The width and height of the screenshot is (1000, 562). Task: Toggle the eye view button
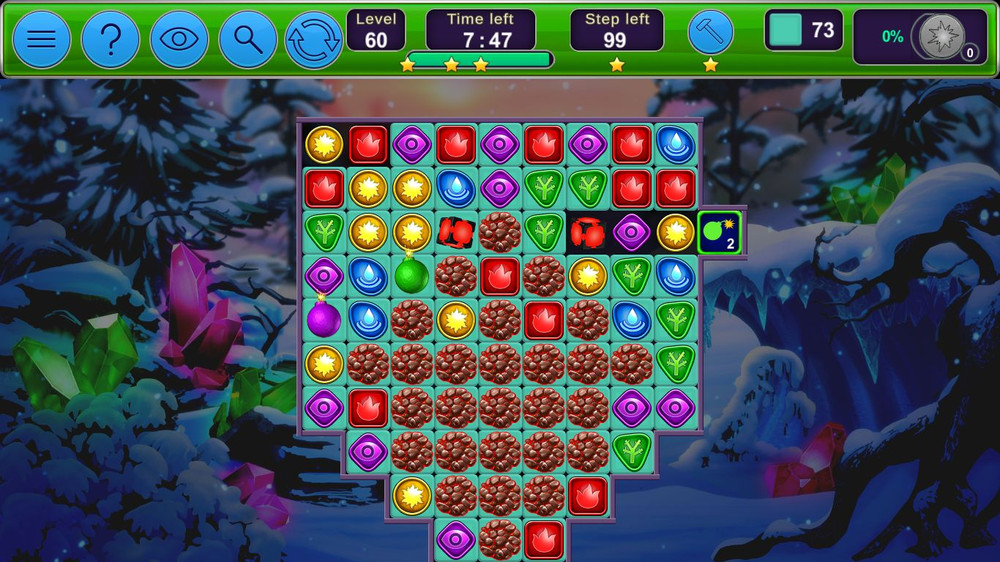click(x=179, y=40)
